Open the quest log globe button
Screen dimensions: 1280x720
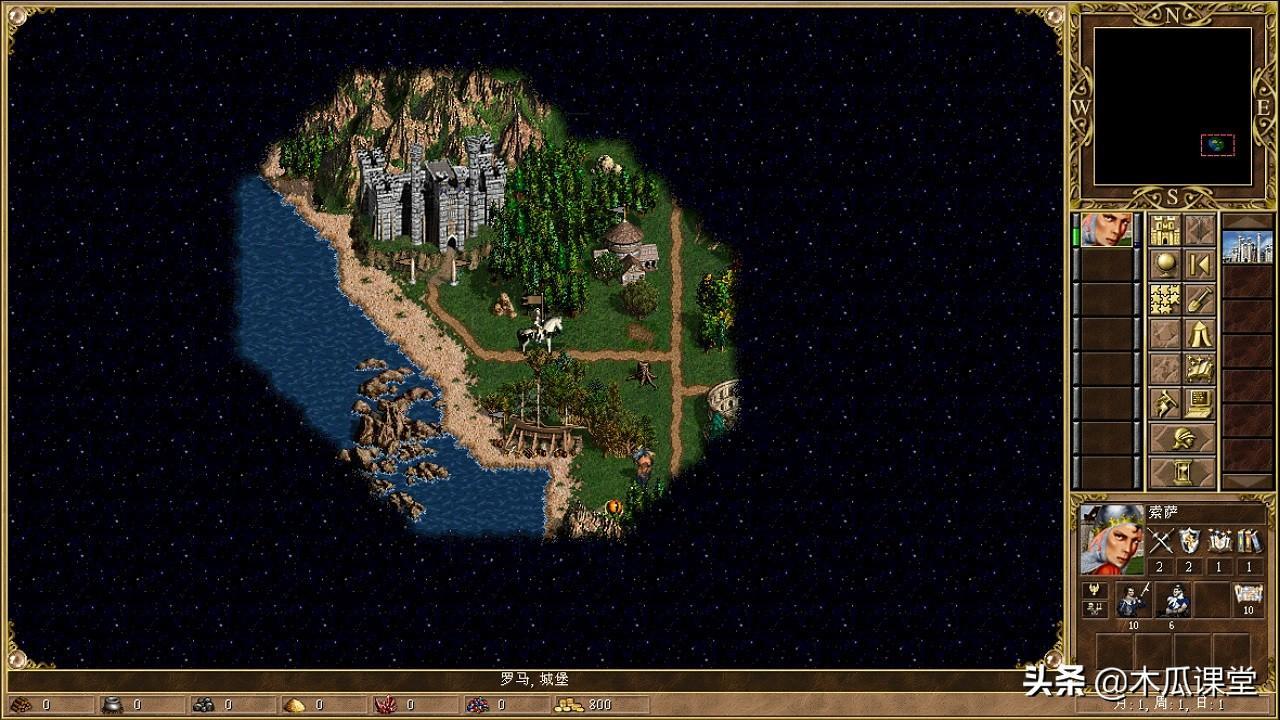coord(1164,265)
